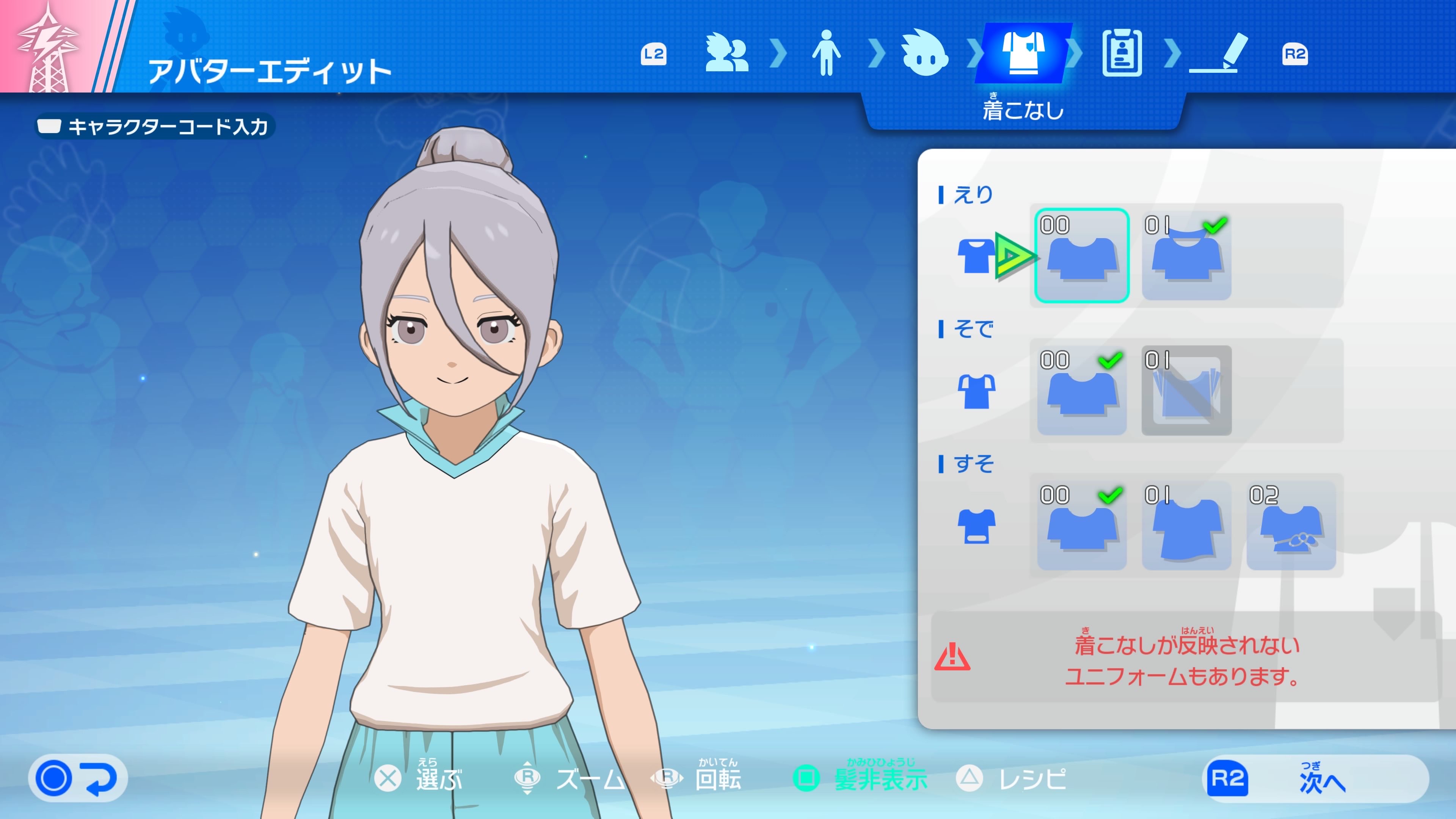
Task: Go to the face and hair step
Action: pos(924,53)
